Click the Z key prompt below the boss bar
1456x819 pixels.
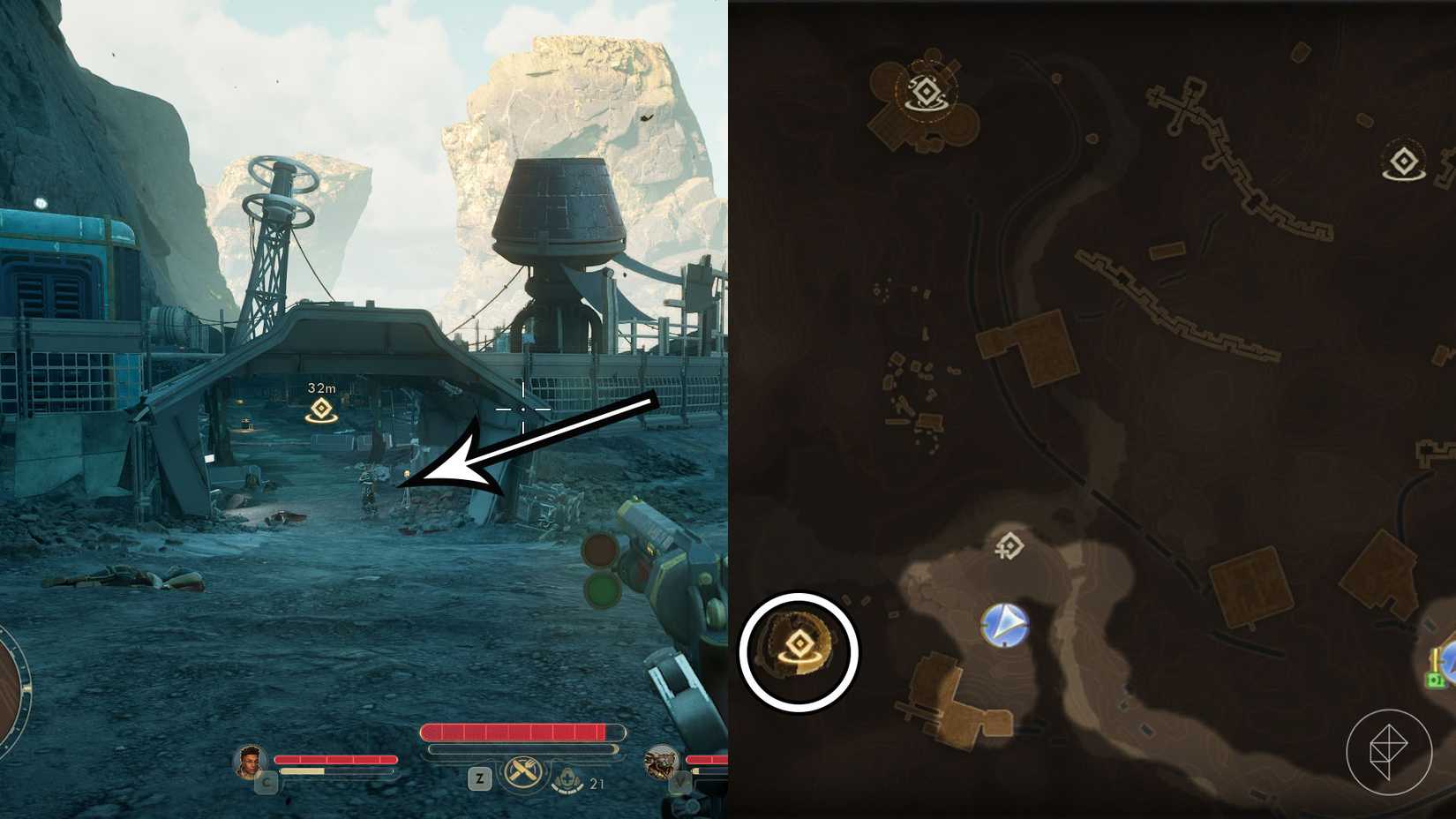[479, 777]
